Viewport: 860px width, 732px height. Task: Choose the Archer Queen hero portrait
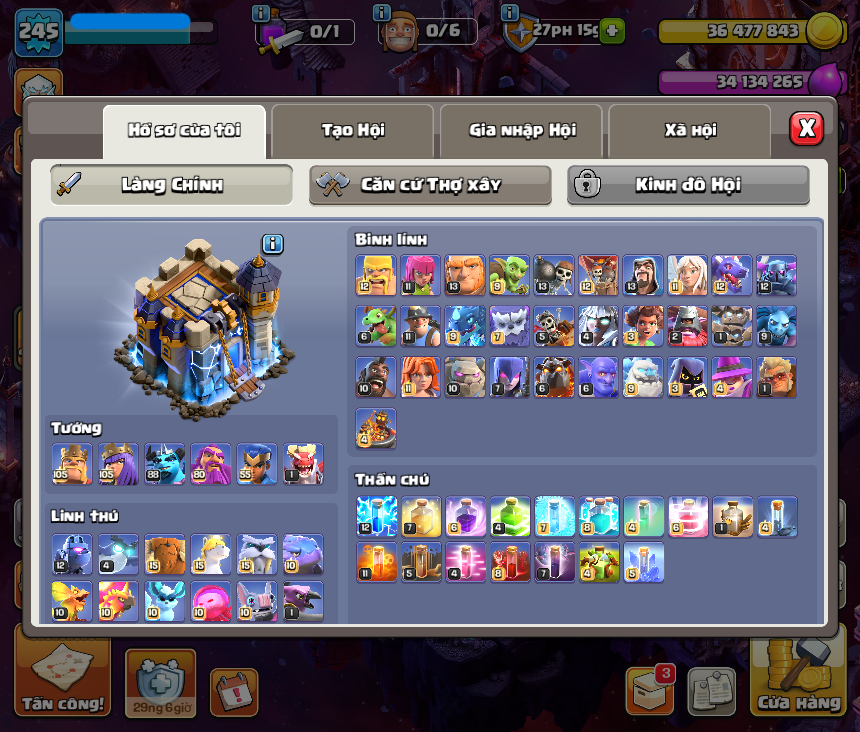(119, 464)
